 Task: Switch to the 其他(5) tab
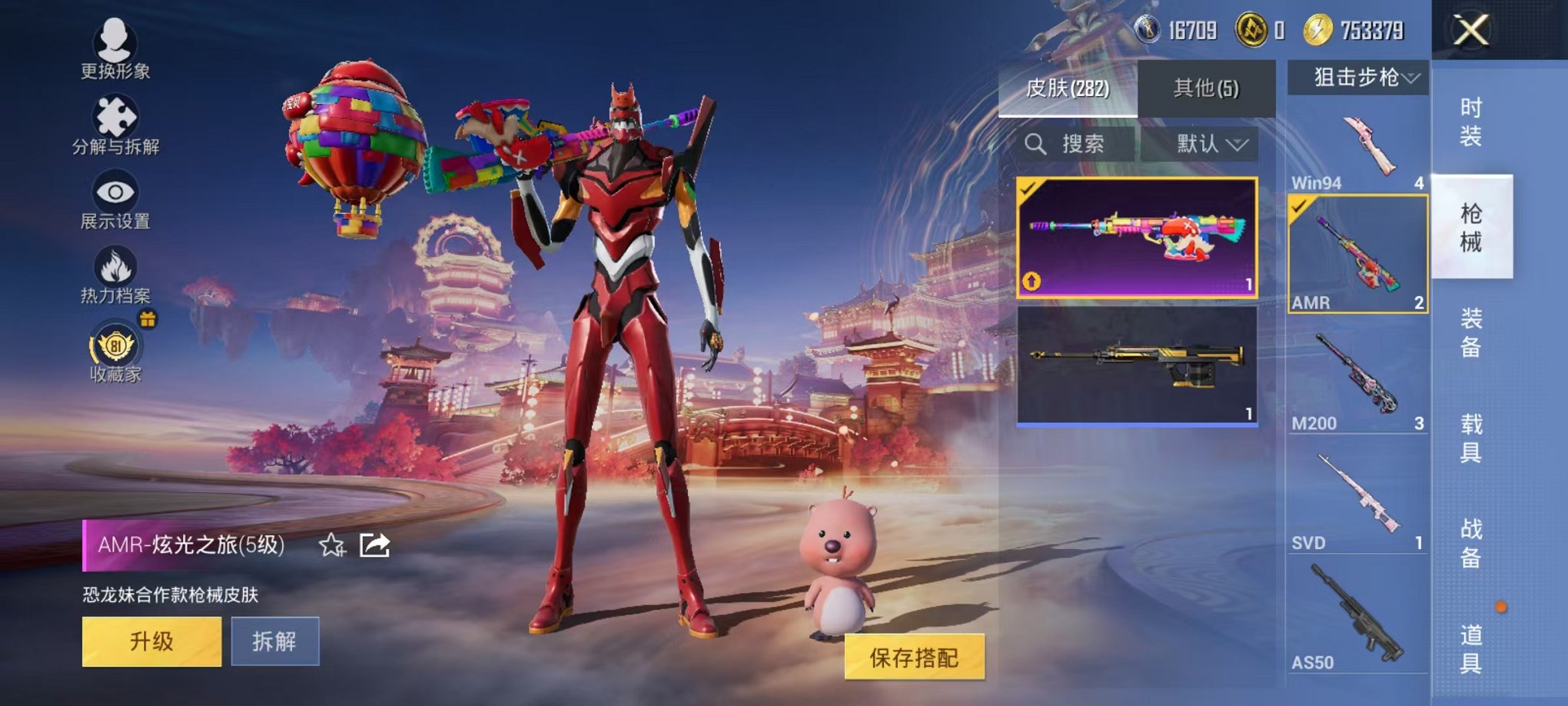click(x=1207, y=88)
